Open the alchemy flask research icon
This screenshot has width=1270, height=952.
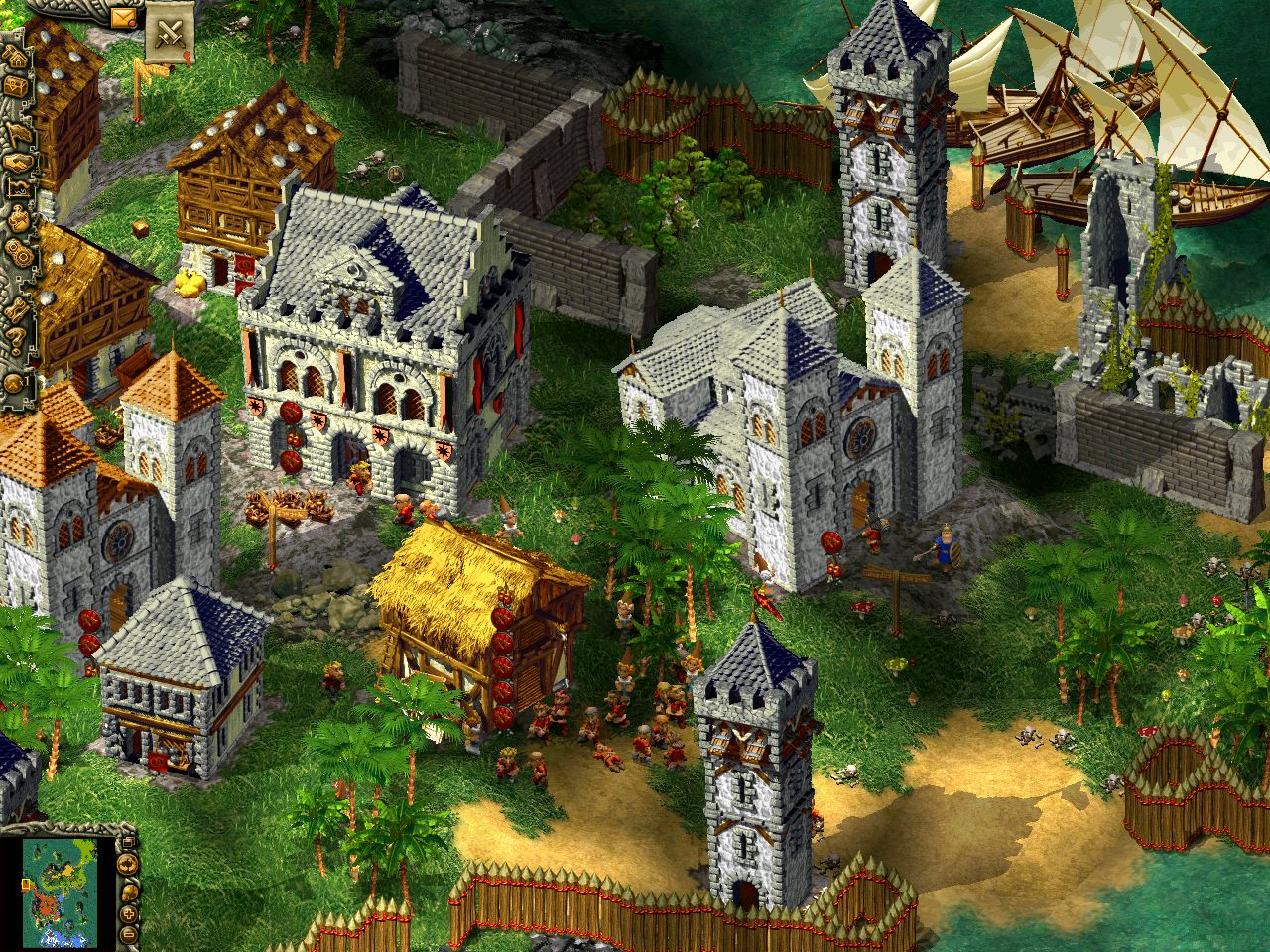(17, 220)
